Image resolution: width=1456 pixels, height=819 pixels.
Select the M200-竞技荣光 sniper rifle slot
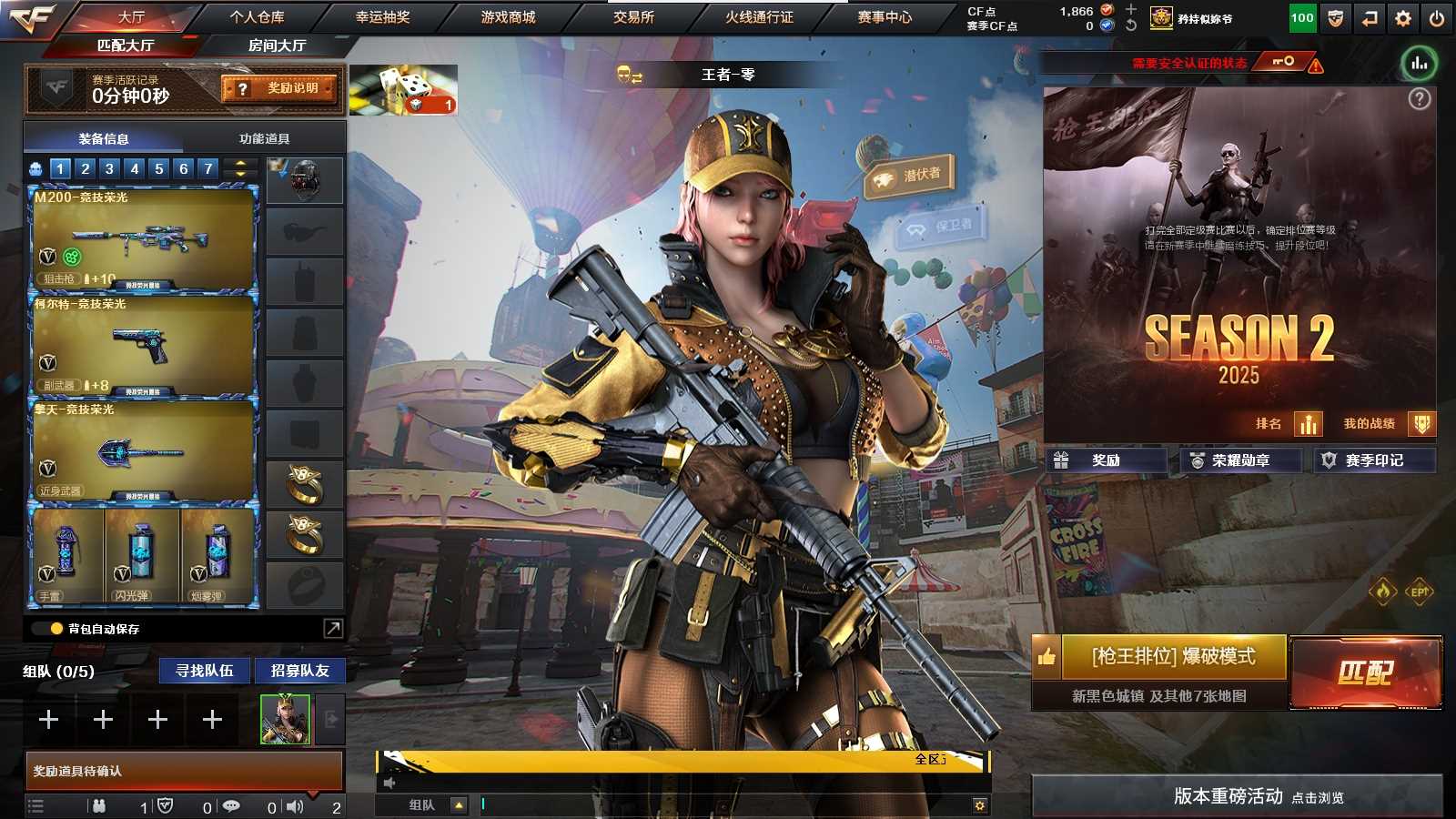tap(143, 238)
